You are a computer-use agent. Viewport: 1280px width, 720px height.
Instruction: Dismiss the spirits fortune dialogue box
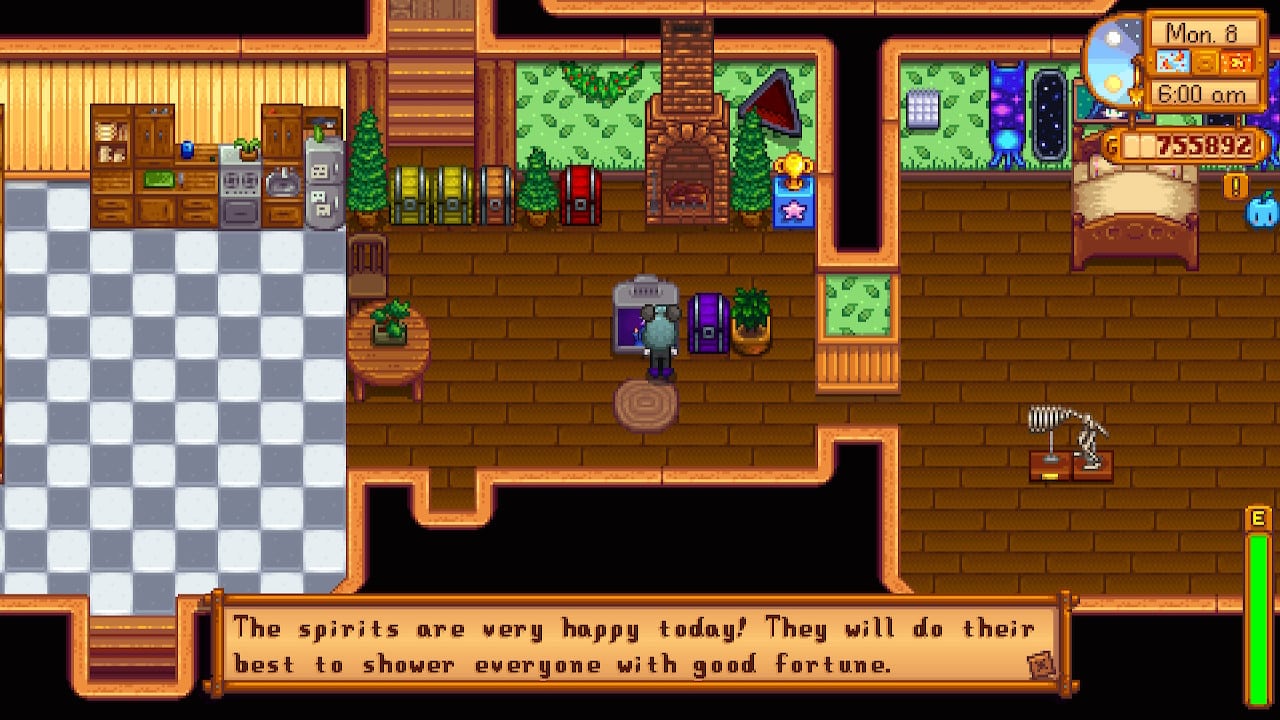pos(640,645)
